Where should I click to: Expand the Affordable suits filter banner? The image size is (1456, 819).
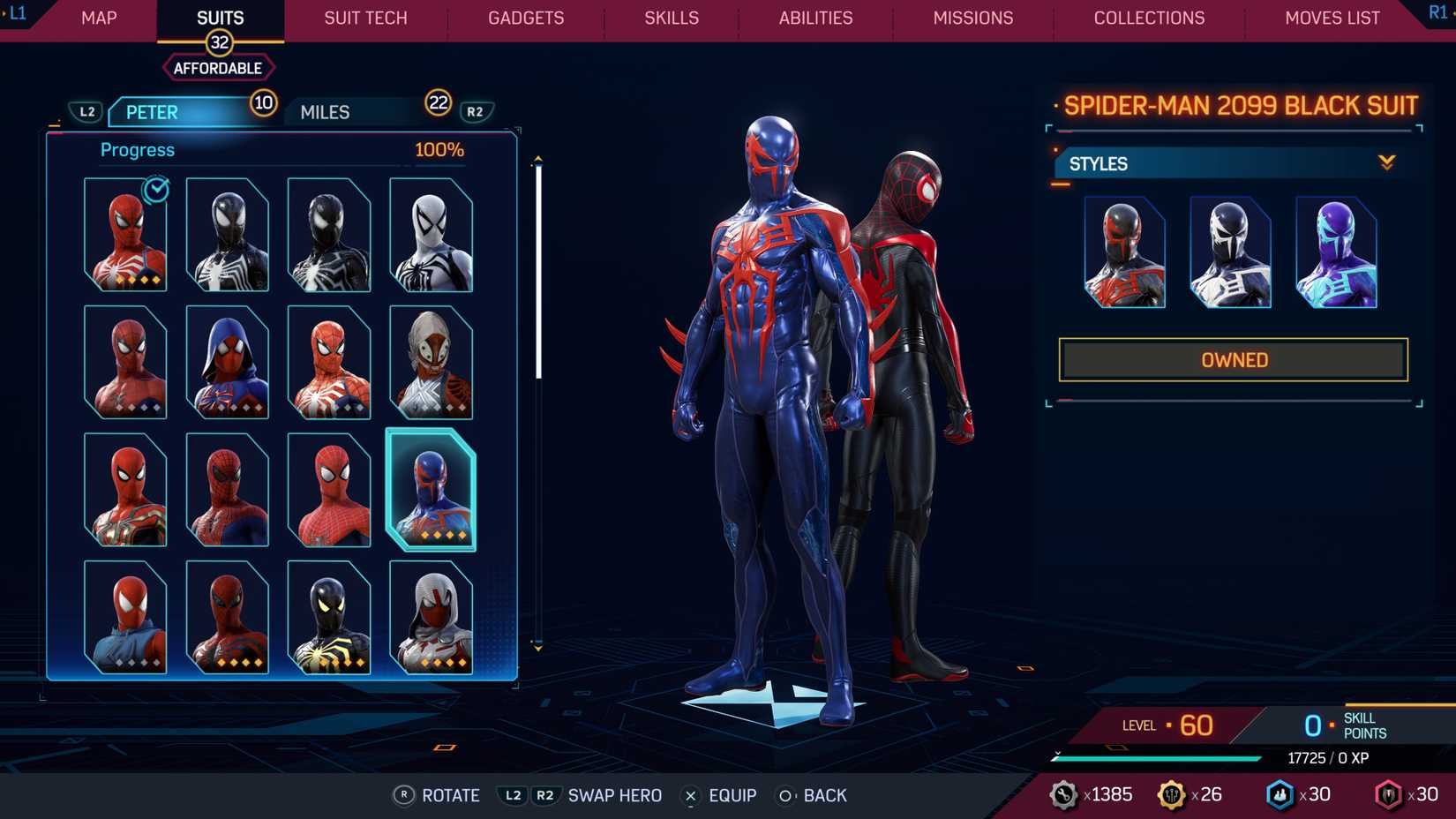pyautogui.click(x=218, y=67)
